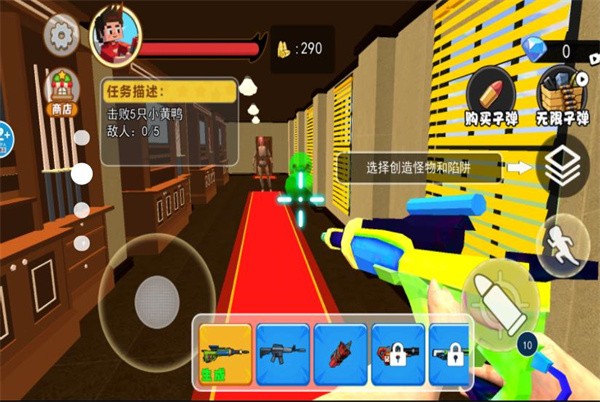This screenshot has height=402, width=600.
Task: Choose the red dynamite weapon slot
Action: (x=340, y=354)
